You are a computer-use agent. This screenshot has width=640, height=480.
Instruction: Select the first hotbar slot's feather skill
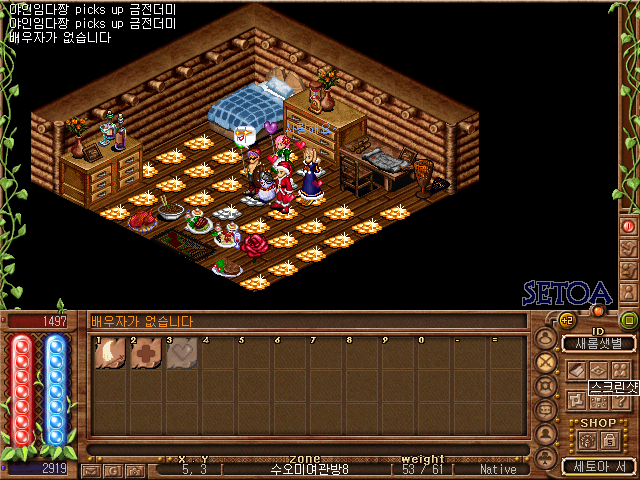pyautogui.click(x=111, y=354)
